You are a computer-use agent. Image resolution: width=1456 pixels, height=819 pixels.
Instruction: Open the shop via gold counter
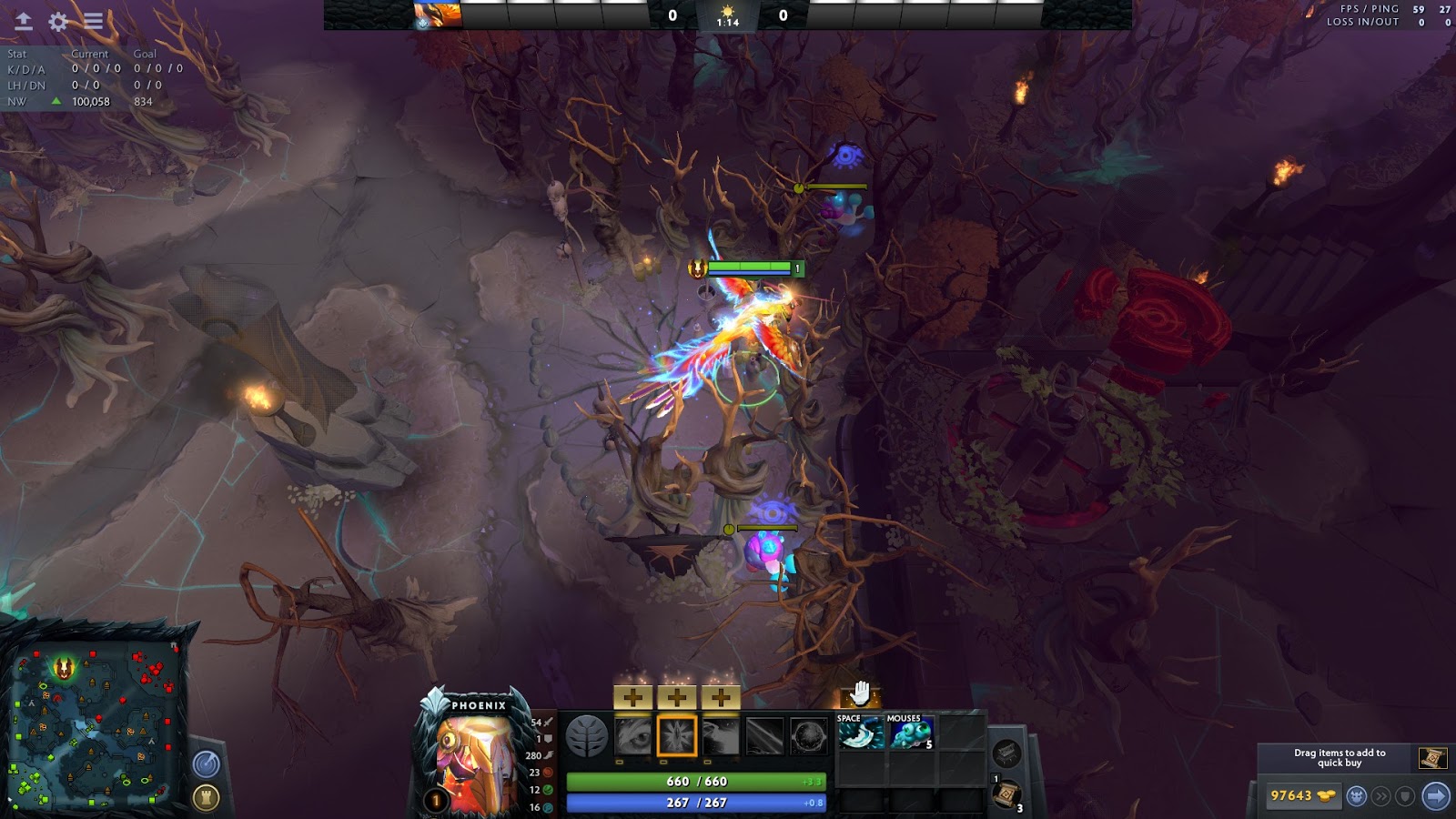pyautogui.click(x=1303, y=796)
